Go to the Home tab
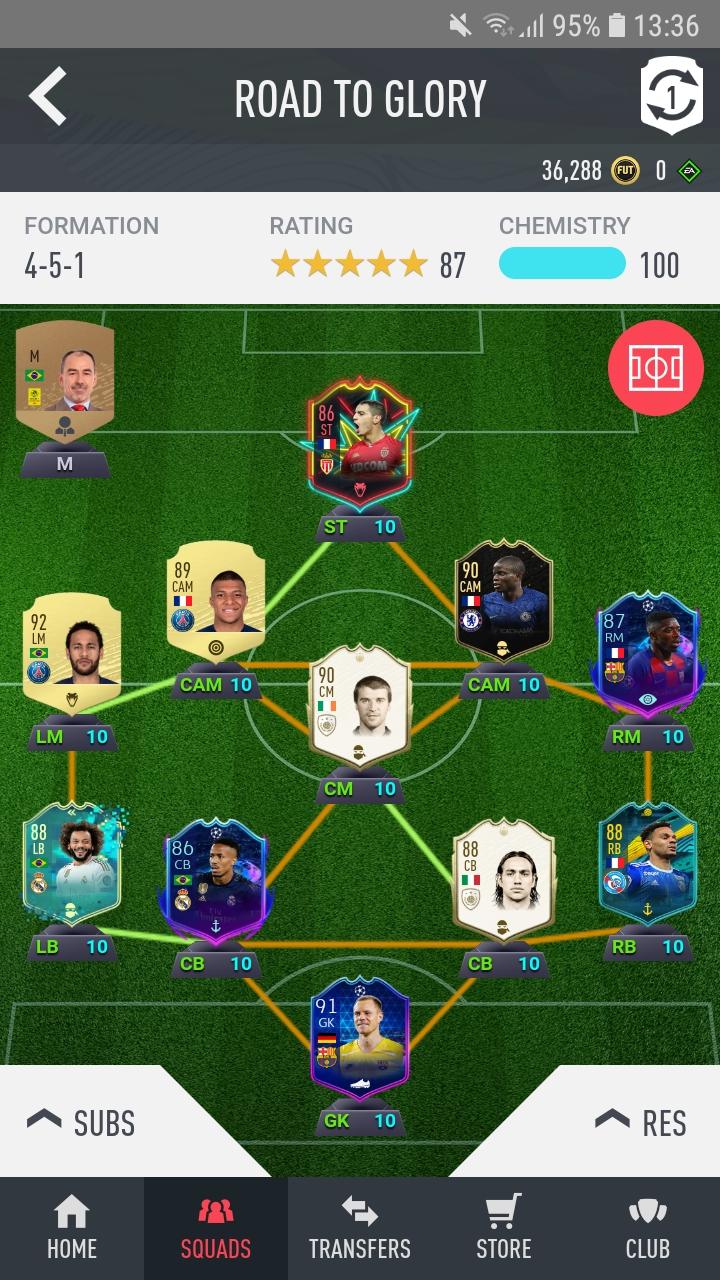 (72, 1228)
